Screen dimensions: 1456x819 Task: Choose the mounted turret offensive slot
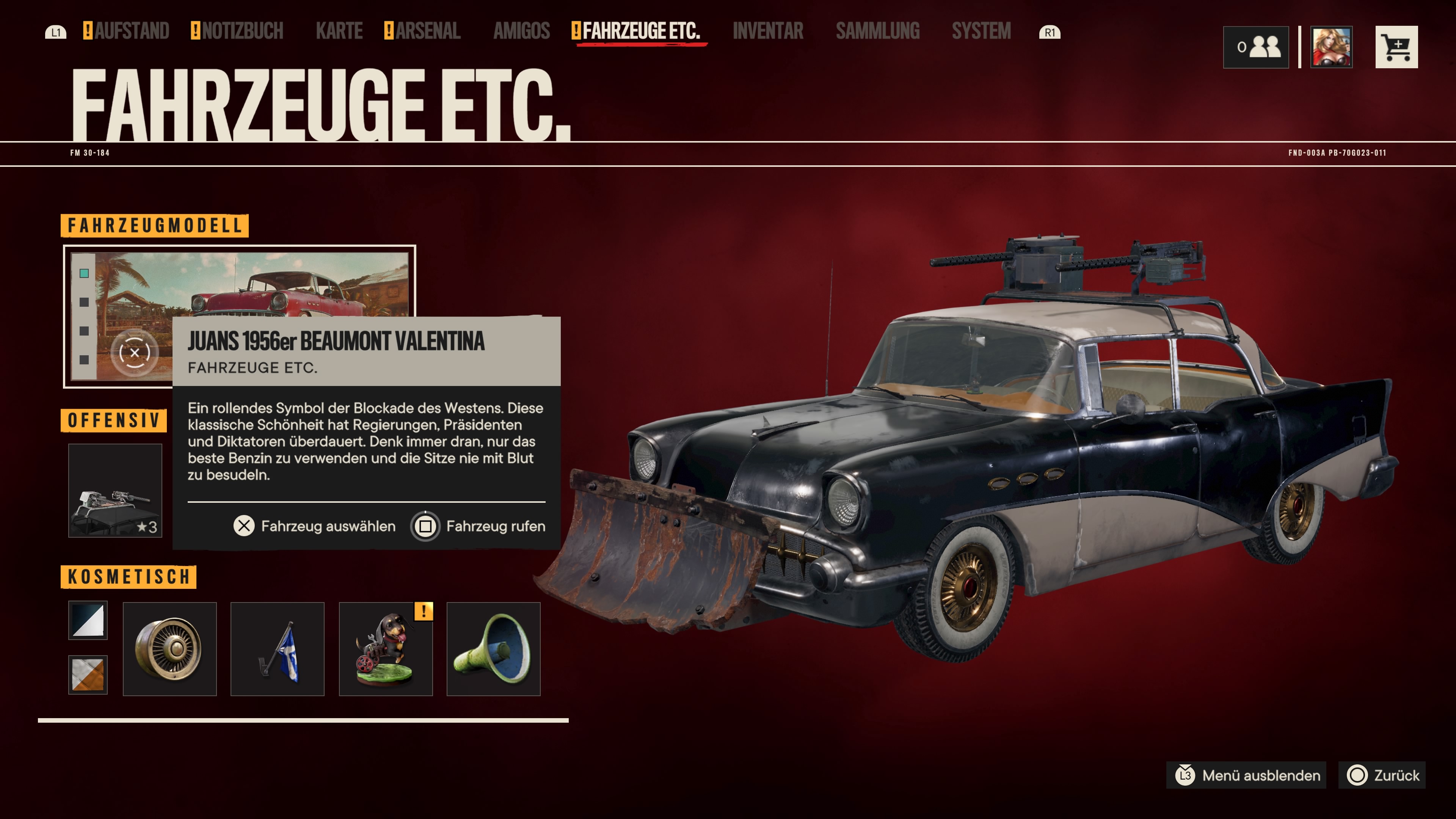point(115,490)
